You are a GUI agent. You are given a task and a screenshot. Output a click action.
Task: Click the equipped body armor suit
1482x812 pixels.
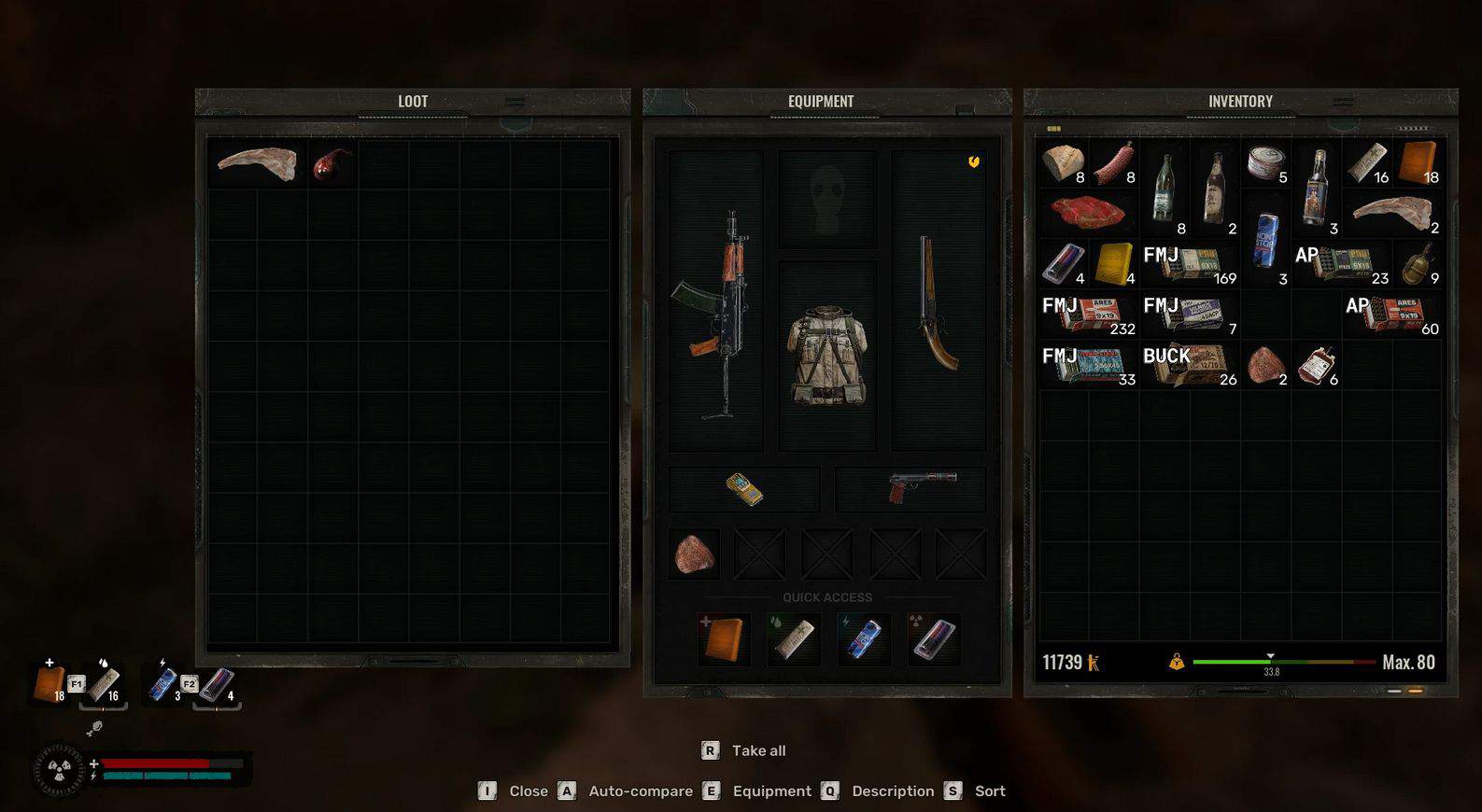(827, 356)
